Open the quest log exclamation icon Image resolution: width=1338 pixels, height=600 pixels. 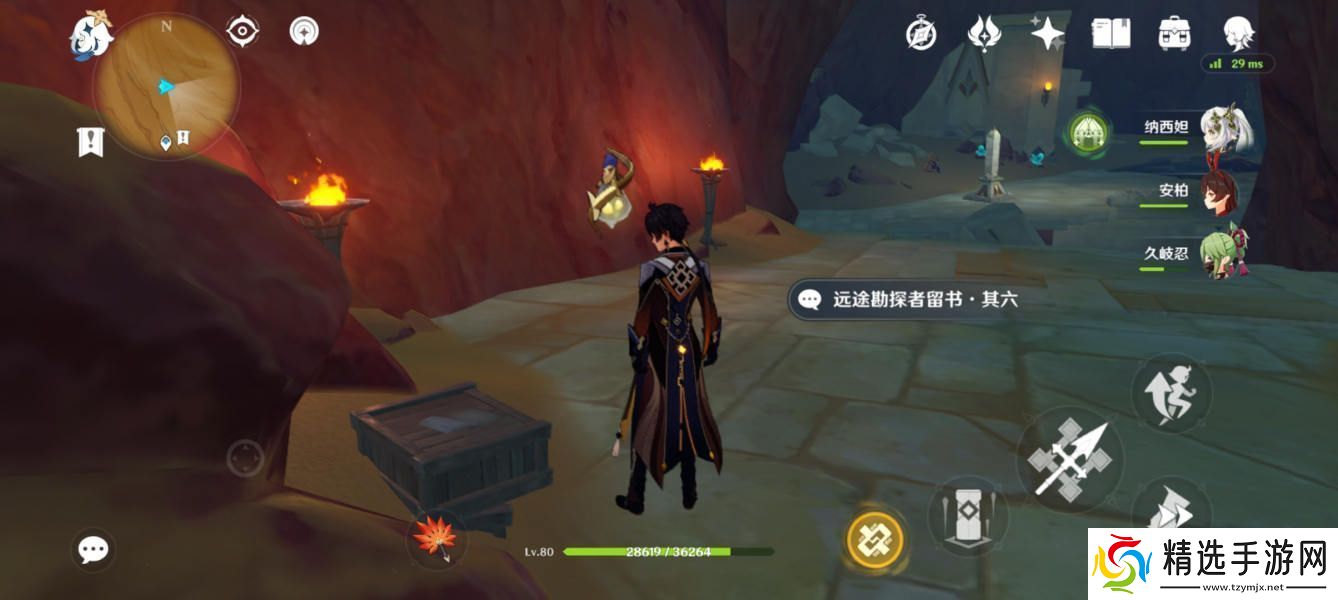pos(90,142)
